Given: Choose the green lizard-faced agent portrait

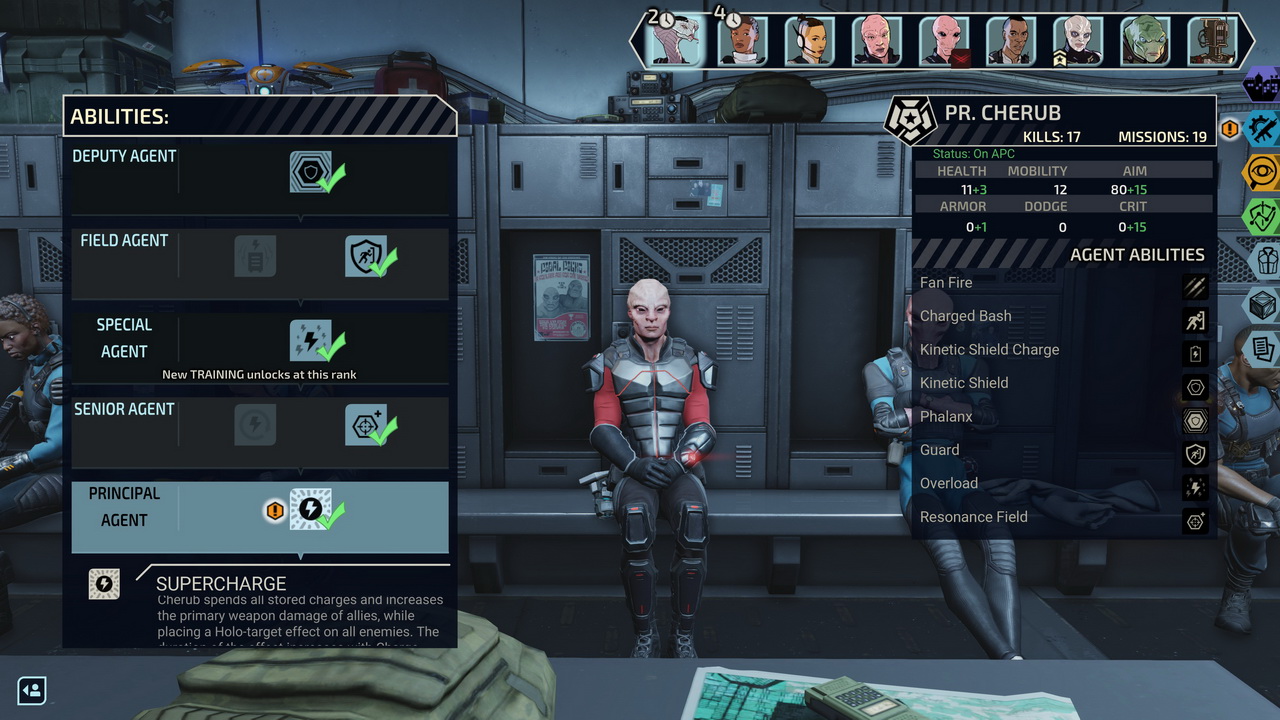Looking at the screenshot, I should (x=1145, y=41).
